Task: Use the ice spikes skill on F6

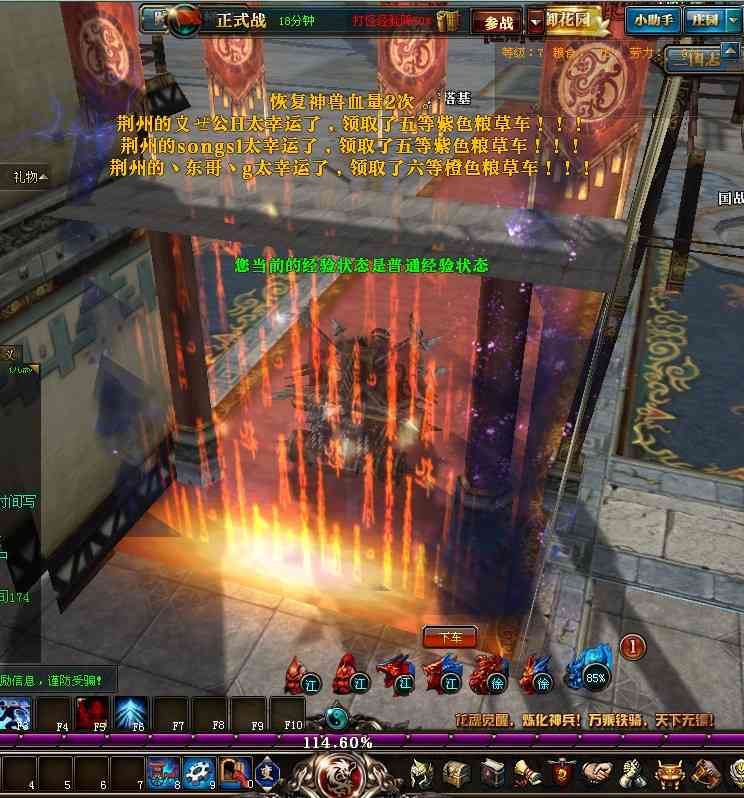Action: (132, 713)
